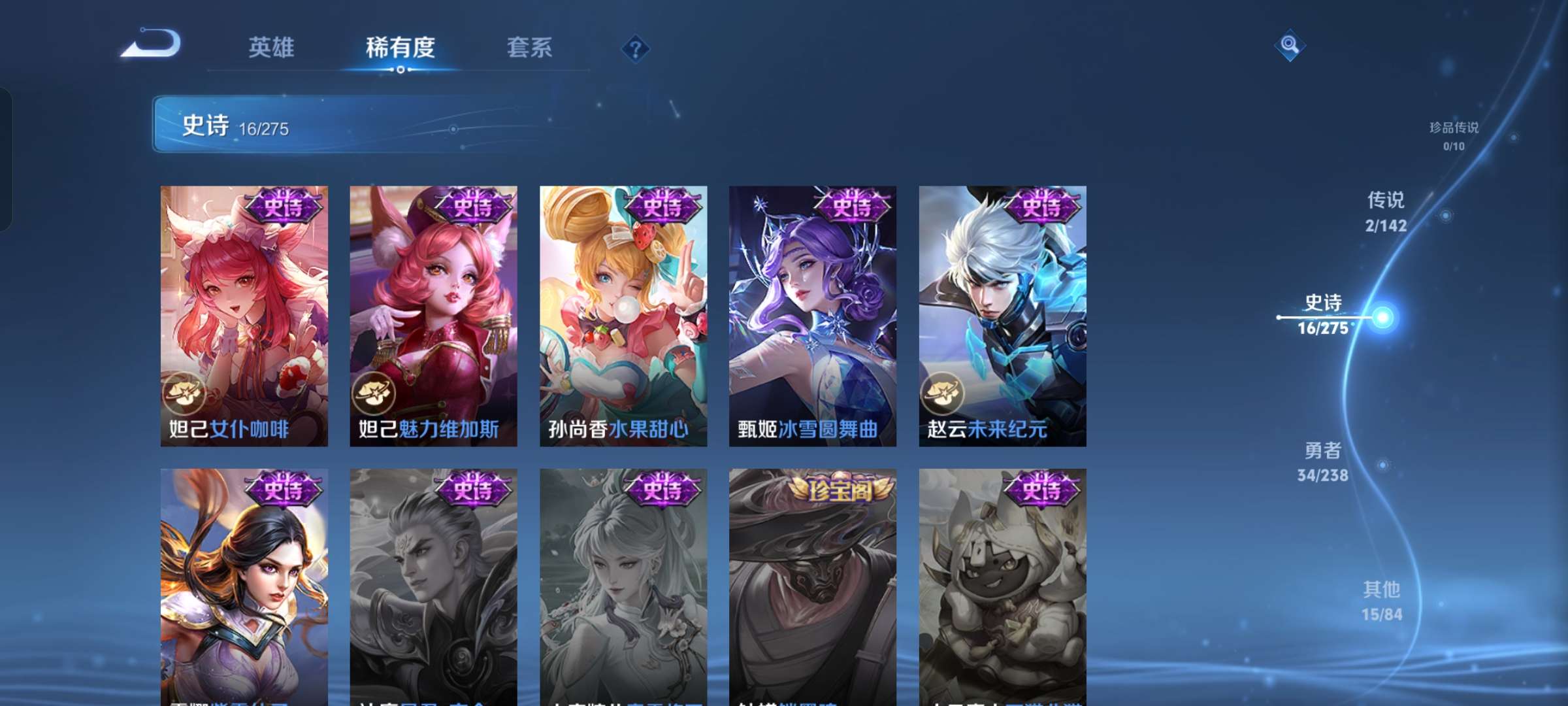
Task: Switch to the 套系 tab
Action: tap(529, 47)
